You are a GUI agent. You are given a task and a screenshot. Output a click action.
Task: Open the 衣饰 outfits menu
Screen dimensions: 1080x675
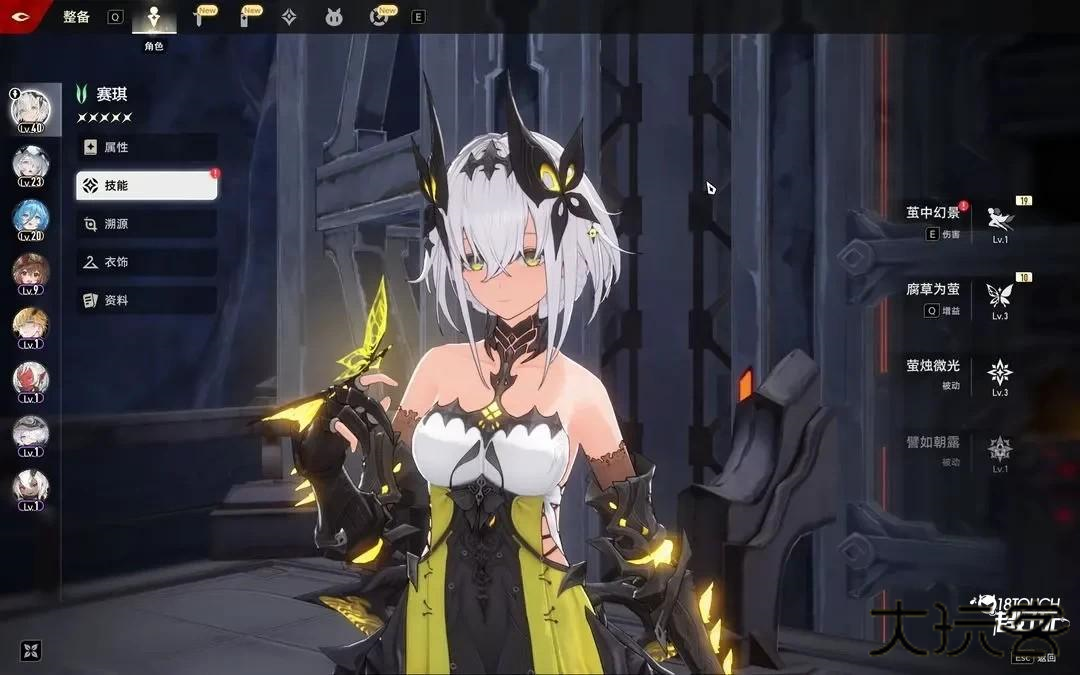click(x=147, y=262)
